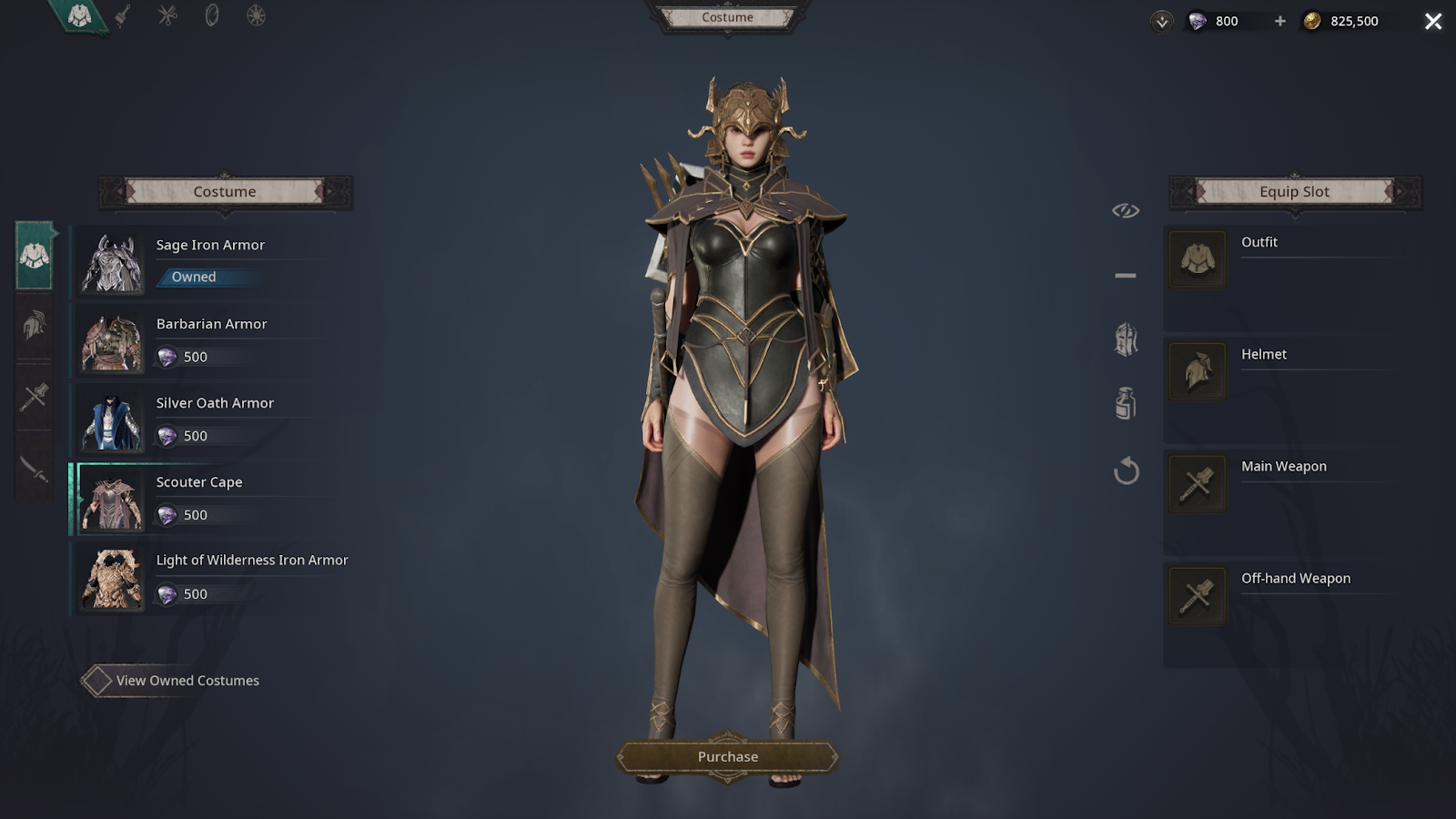Reset the character preview rotation
Screen dimensions: 1456x819
[x=1126, y=470]
